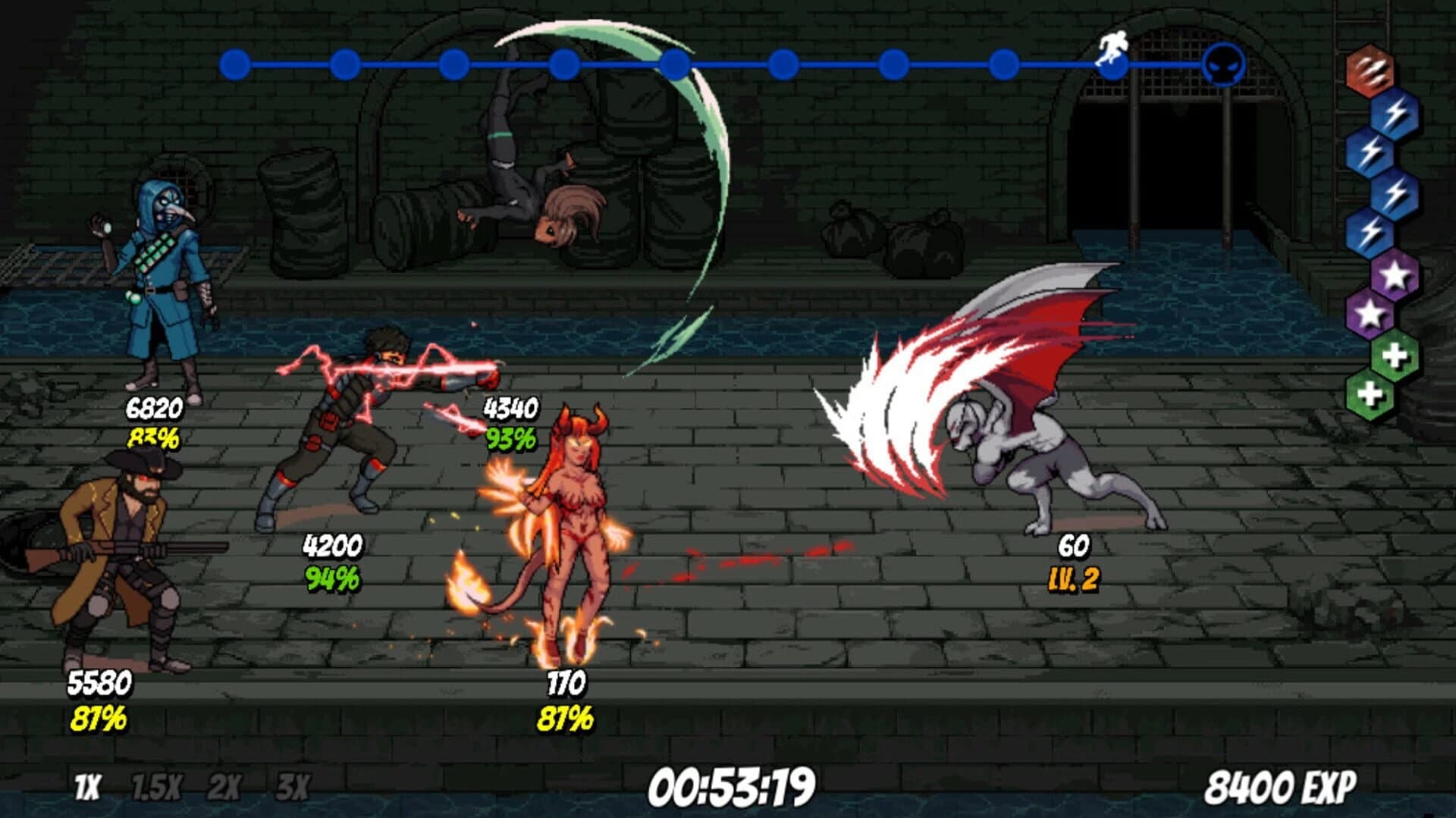Screen dimensions: 1456x818
Task: Use the lowest lightning skill hexagon
Action: [x=1370, y=230]
